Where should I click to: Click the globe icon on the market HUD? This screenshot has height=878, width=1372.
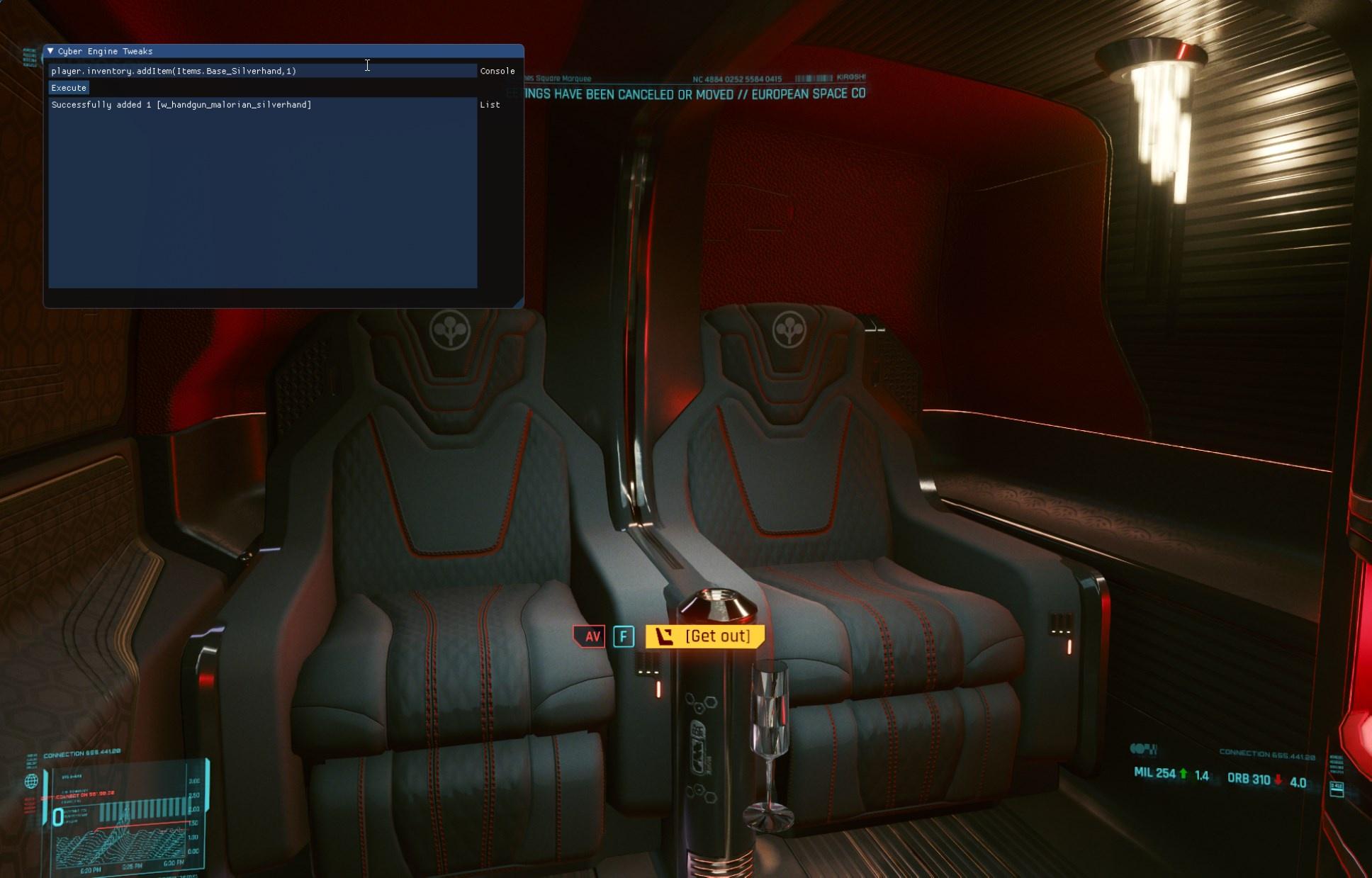point(32,782)
